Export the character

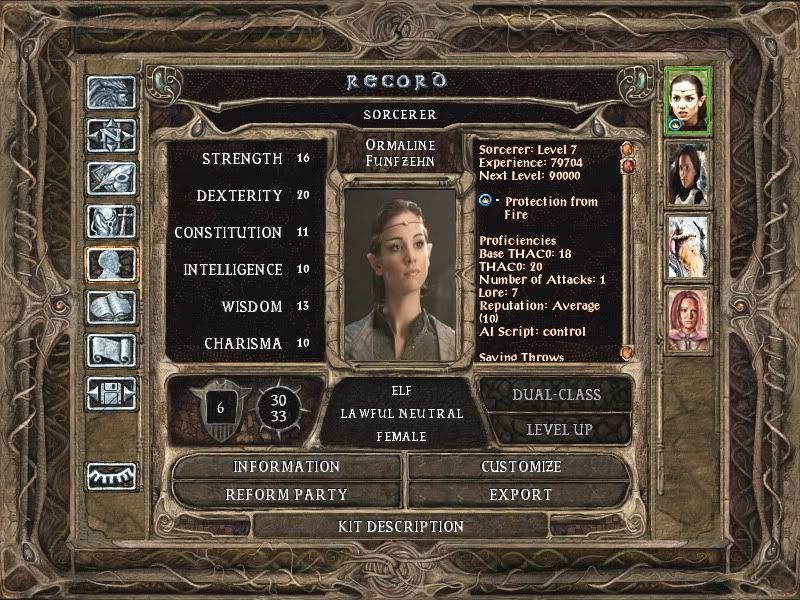521,495
